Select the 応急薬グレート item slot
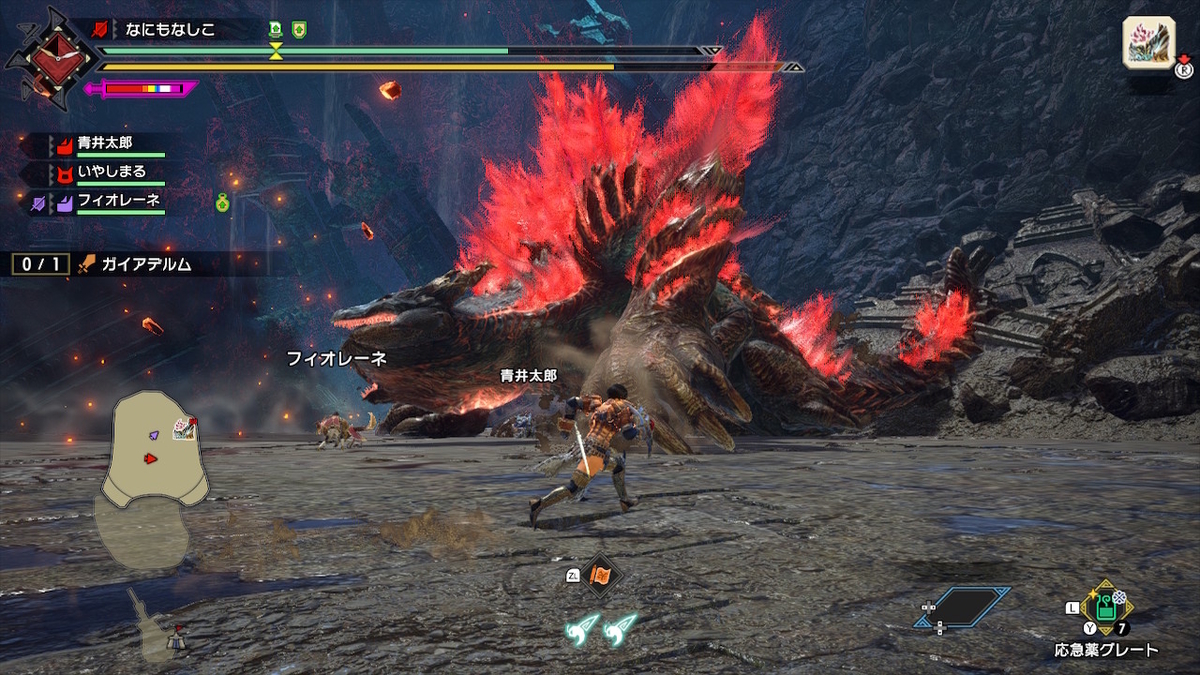 pos(1105,606)
